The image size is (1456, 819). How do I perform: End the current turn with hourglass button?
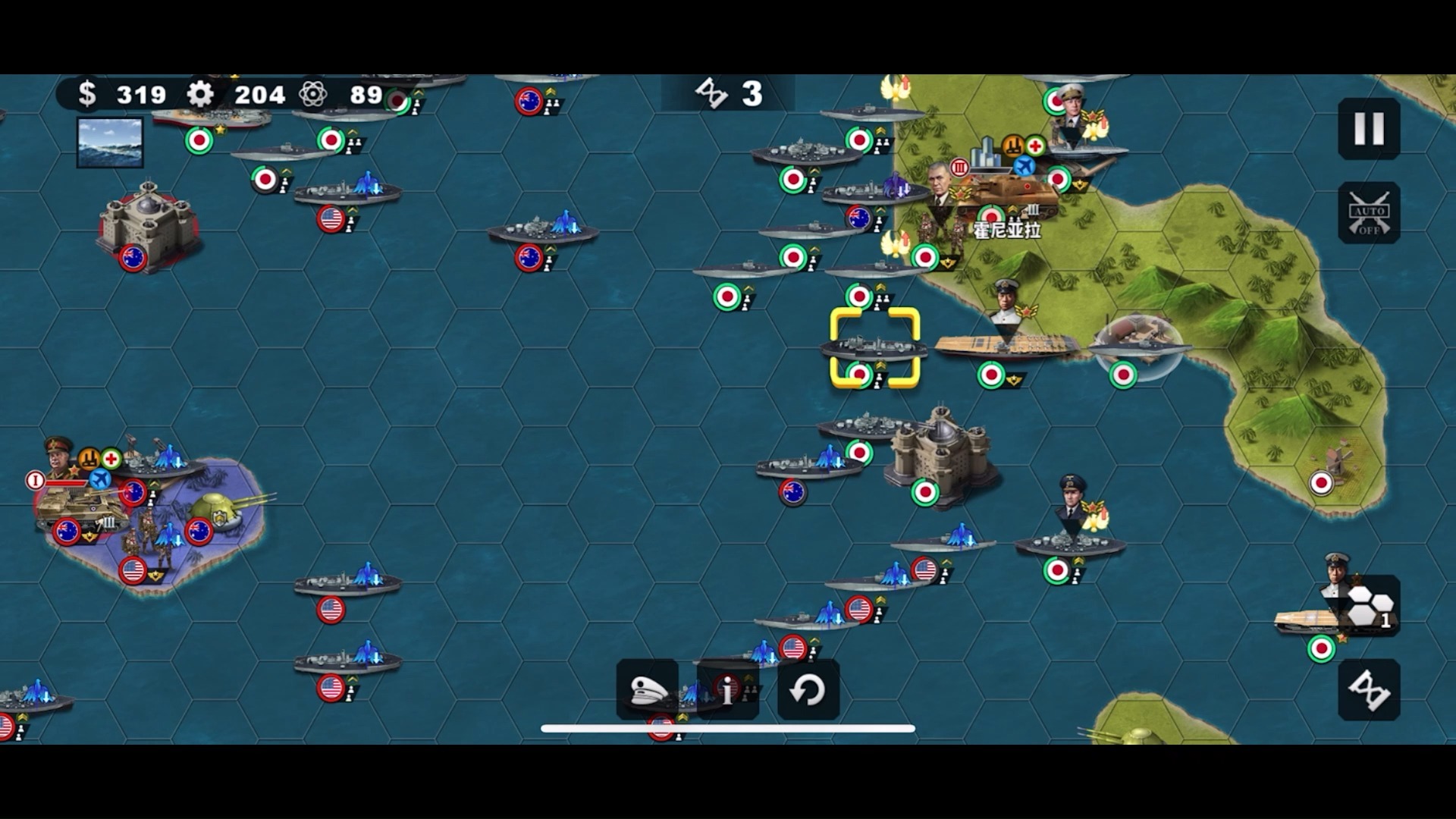[x=1369, y=690]
